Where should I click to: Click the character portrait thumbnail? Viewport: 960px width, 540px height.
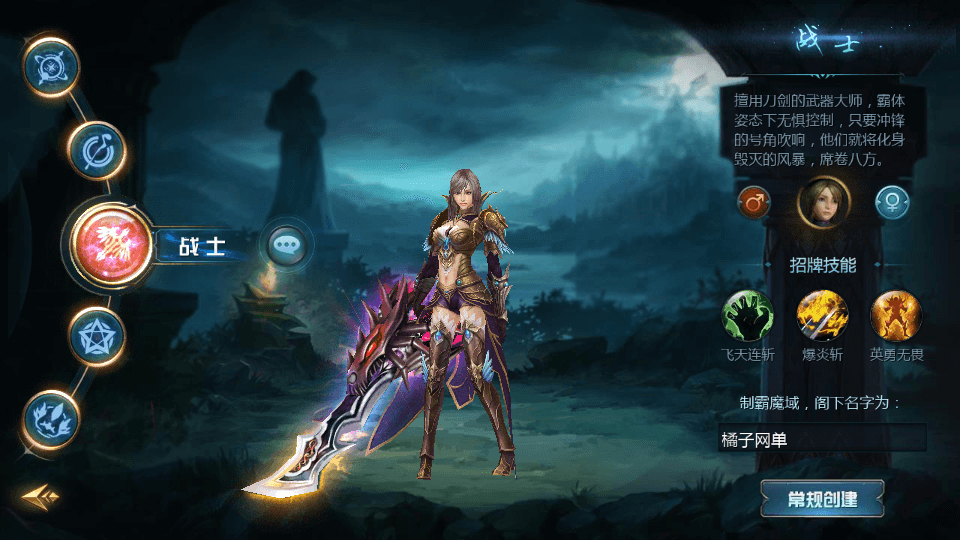click(823, 202)
